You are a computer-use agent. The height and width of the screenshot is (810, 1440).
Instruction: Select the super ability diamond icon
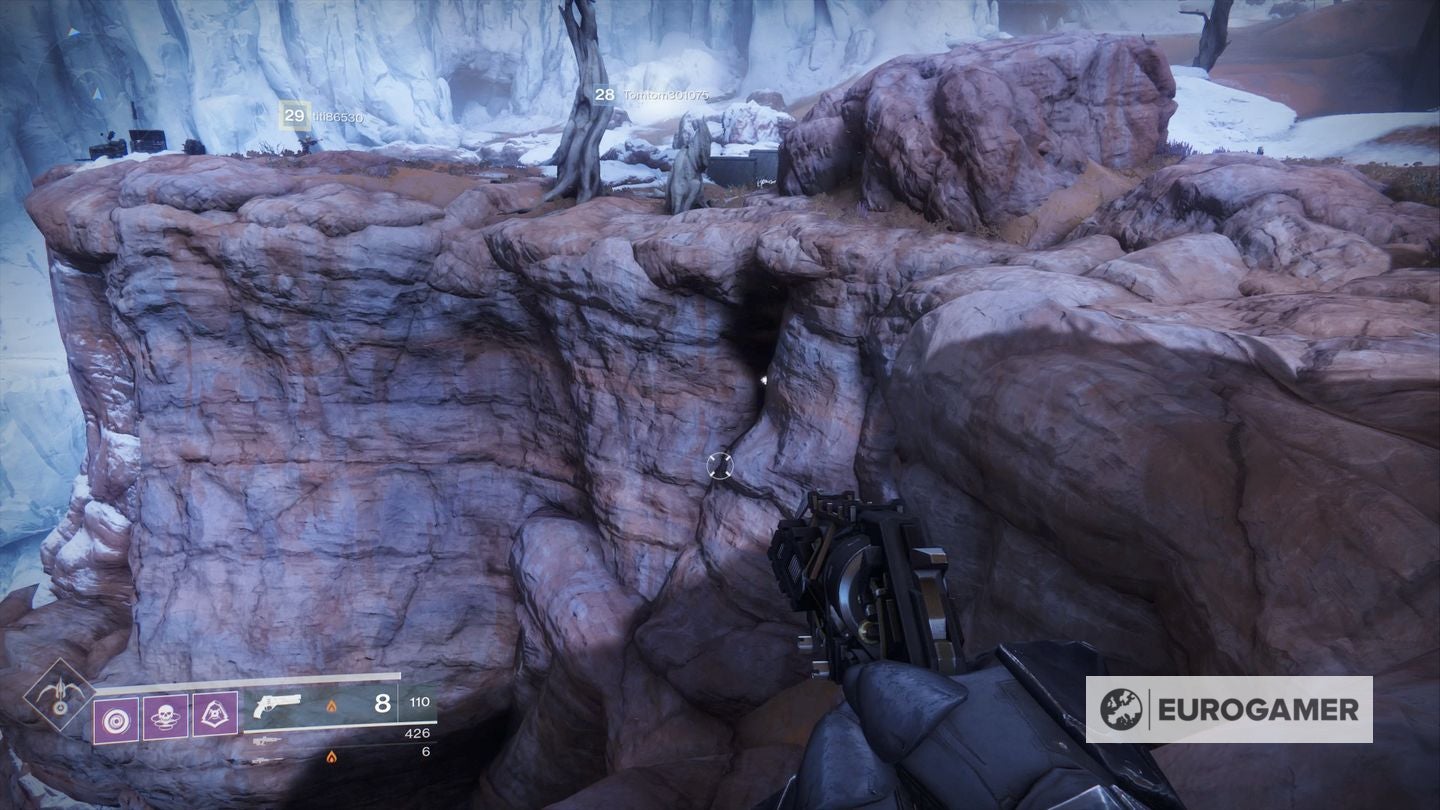tap(59, 694)
